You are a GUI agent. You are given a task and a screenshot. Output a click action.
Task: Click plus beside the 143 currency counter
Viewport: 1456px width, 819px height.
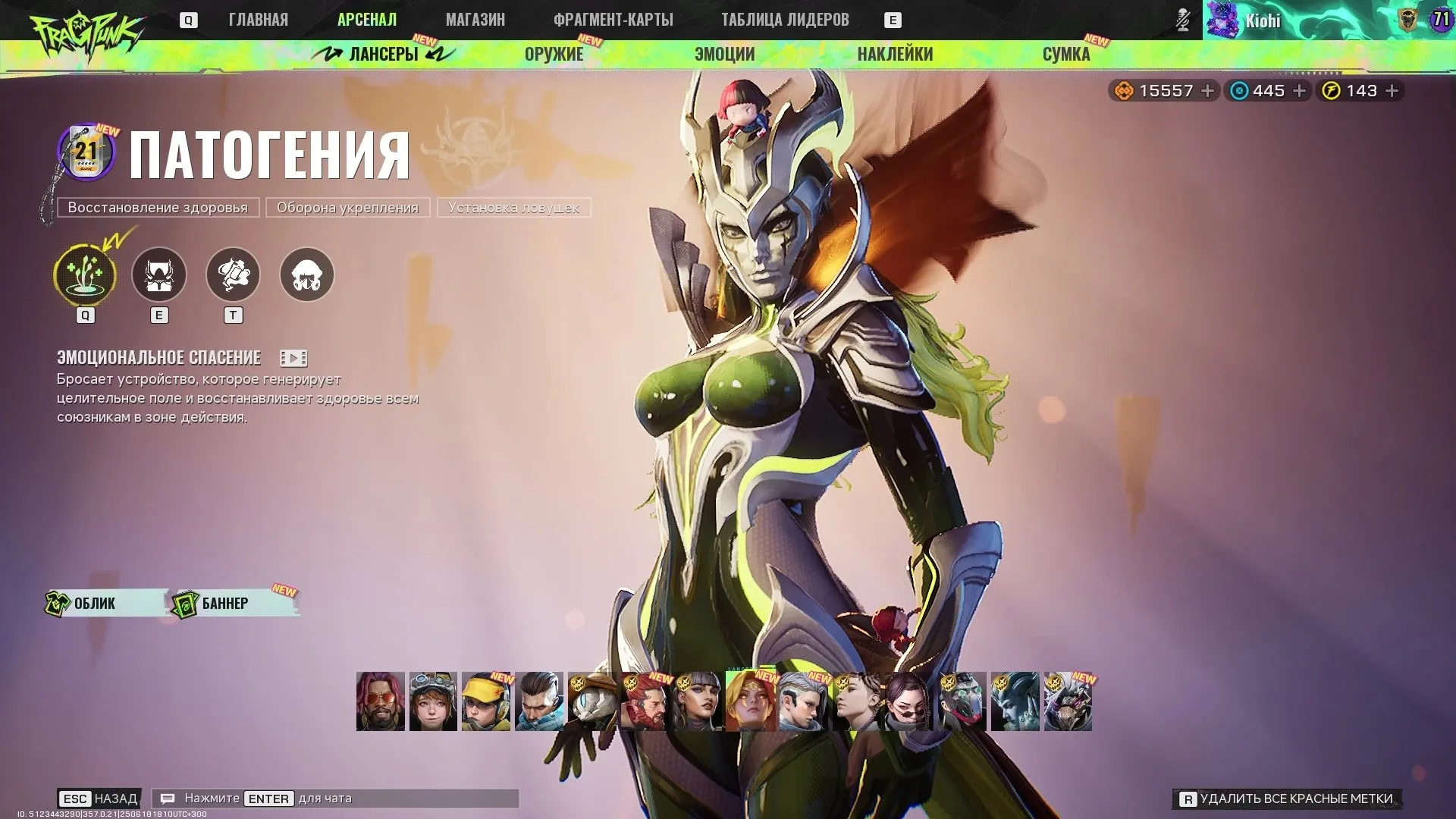1392,90
